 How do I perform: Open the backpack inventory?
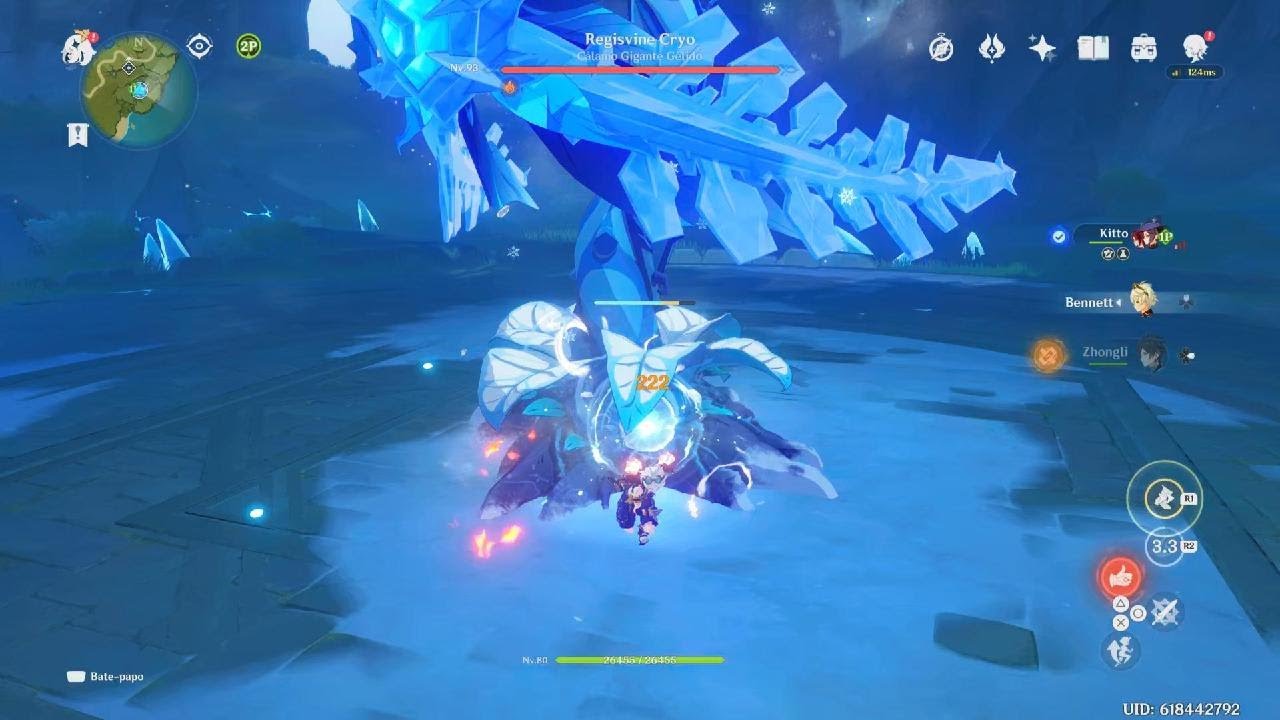1144,48
